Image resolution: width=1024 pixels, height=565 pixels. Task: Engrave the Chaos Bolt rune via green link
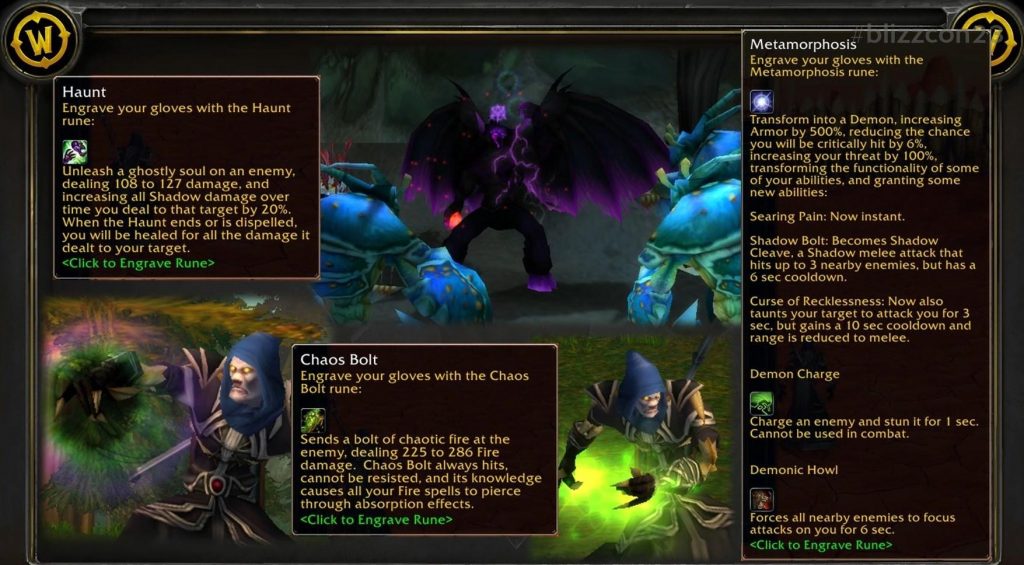(376, 520)
